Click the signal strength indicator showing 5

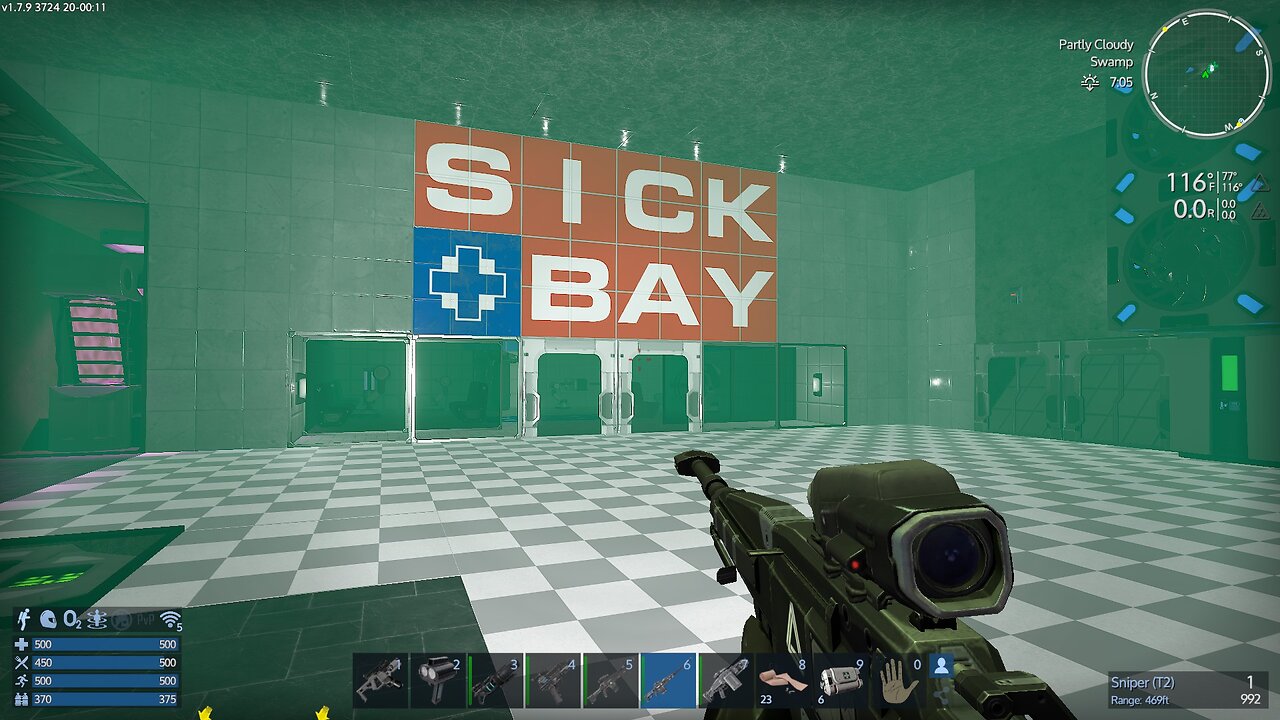coord(172,622)
